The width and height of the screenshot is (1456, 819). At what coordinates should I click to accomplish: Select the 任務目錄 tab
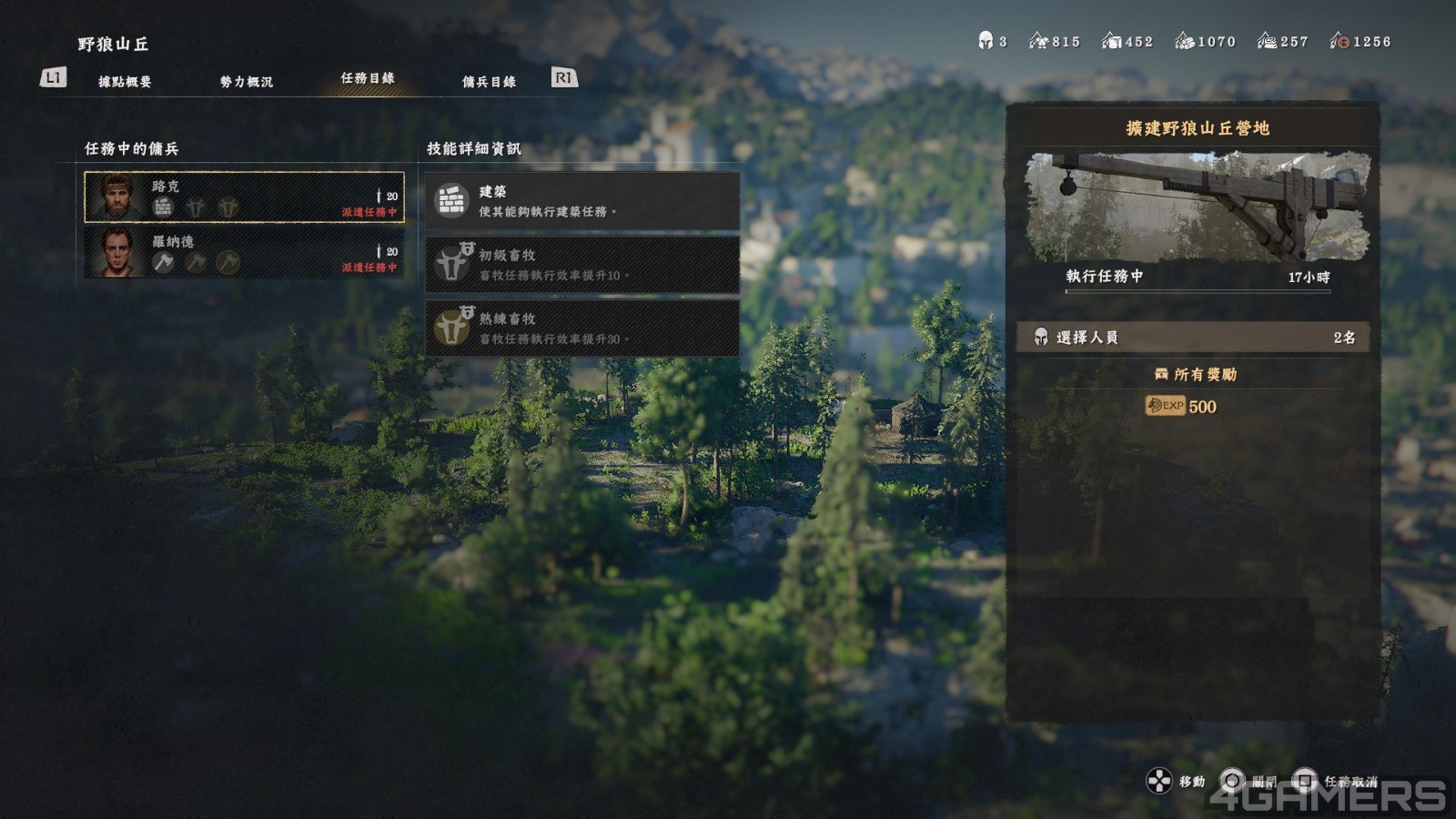coord(368,79)
